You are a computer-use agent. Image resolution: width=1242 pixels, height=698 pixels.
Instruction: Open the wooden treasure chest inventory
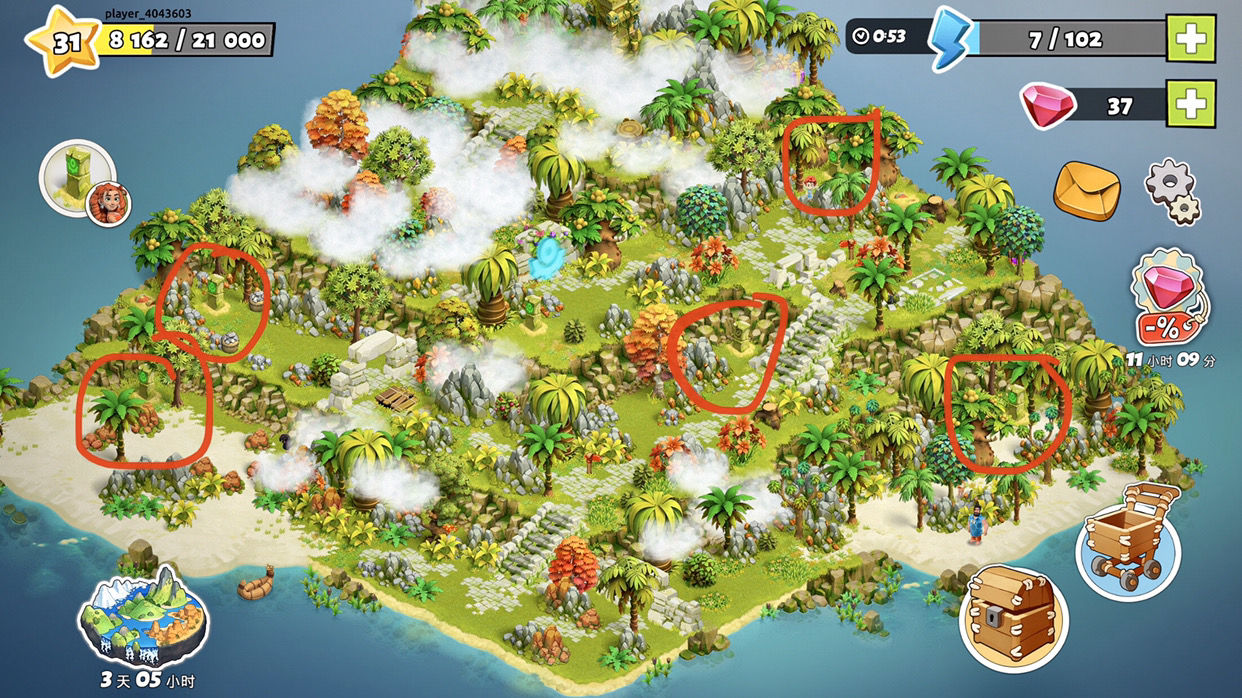click(1010, 607)
